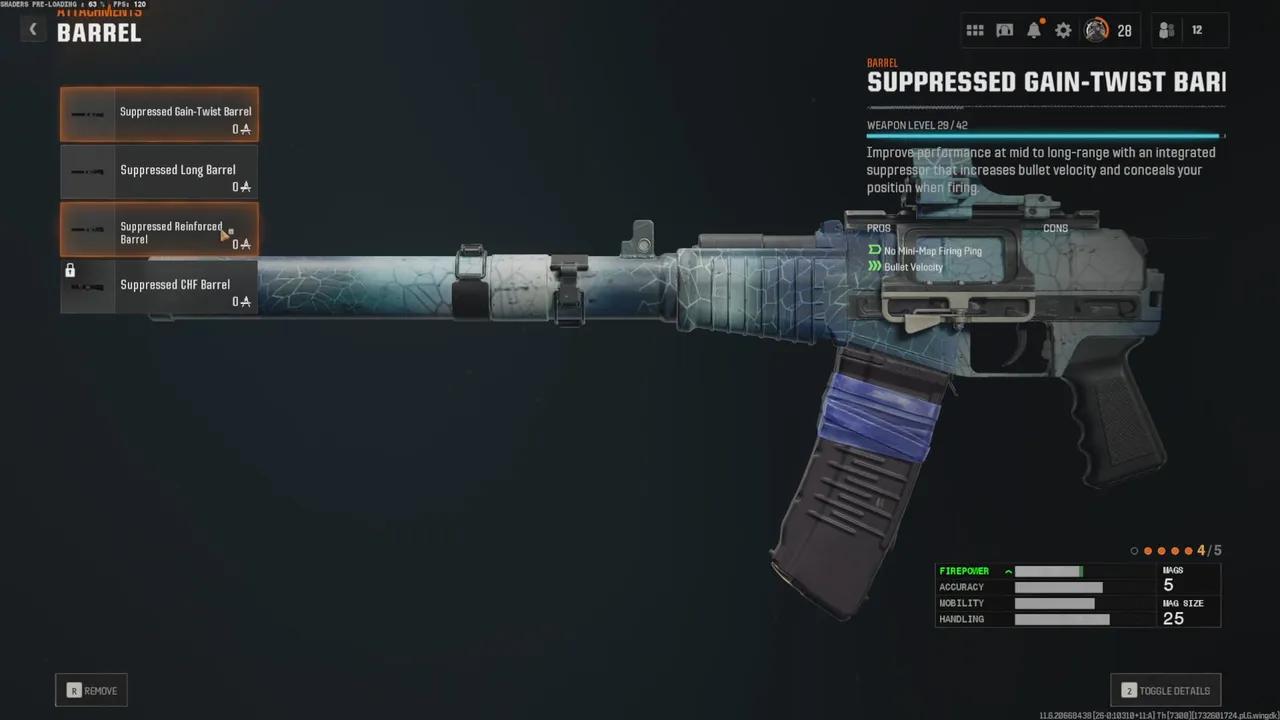
Task: Click the screenshot capture icon
Action: (x=1004, y=30)
